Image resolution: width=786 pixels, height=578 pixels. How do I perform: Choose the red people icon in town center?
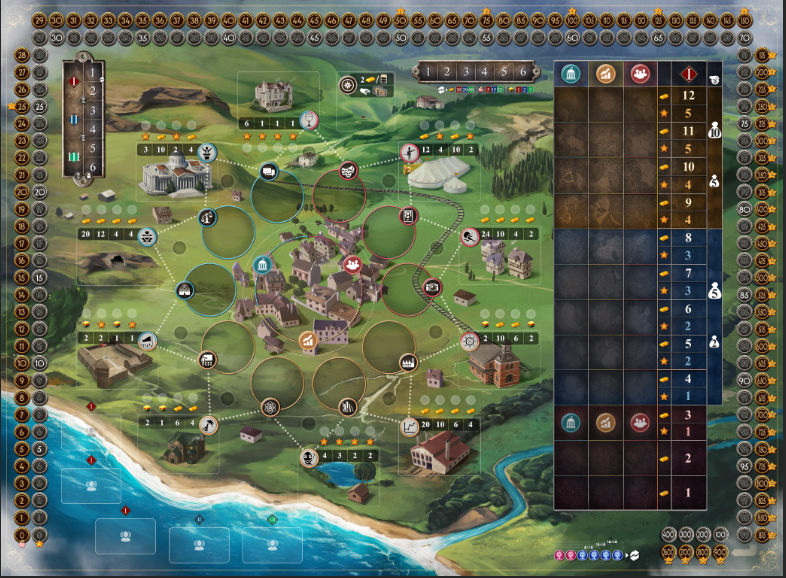coord(351,264)
